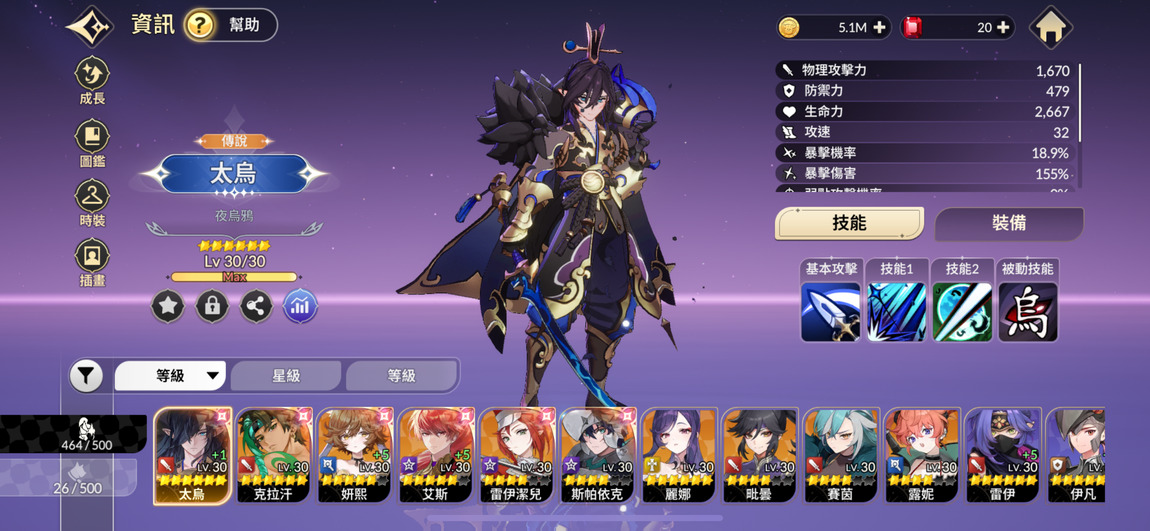Add more red gems with the plus button
The width and height of the screenshot is (1150, 531).
(1003, 28)
